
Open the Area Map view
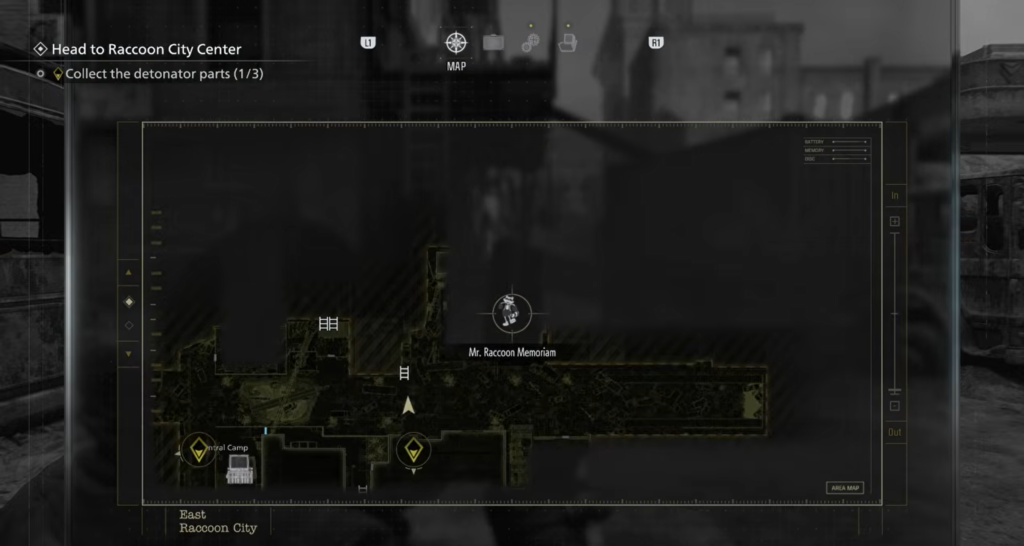[x=845, y=488]
